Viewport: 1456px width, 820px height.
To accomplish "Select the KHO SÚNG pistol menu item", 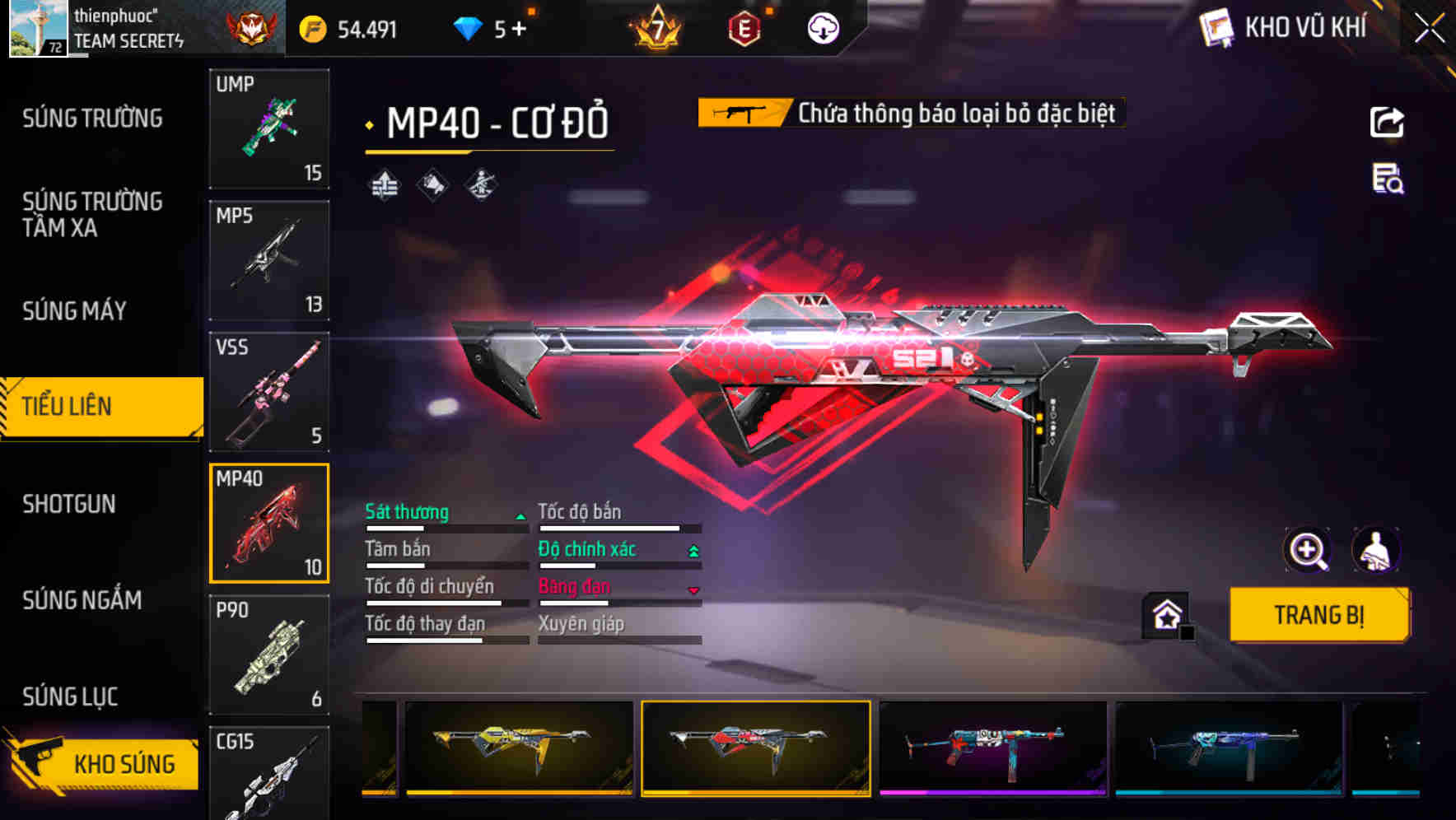I will (x=107, y=762).
